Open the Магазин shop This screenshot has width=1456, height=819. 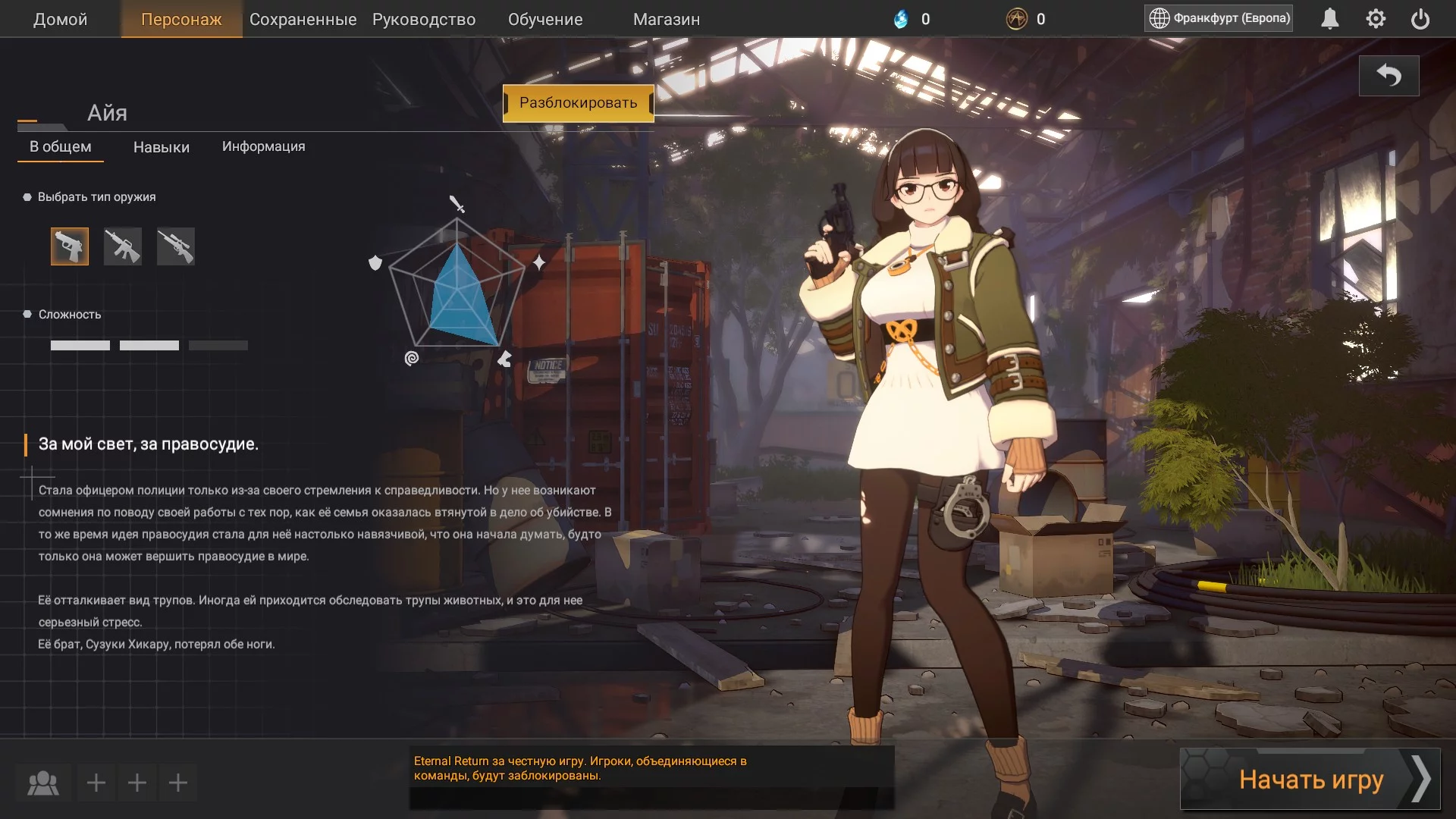pyautogui.click(x=667, y=20)
